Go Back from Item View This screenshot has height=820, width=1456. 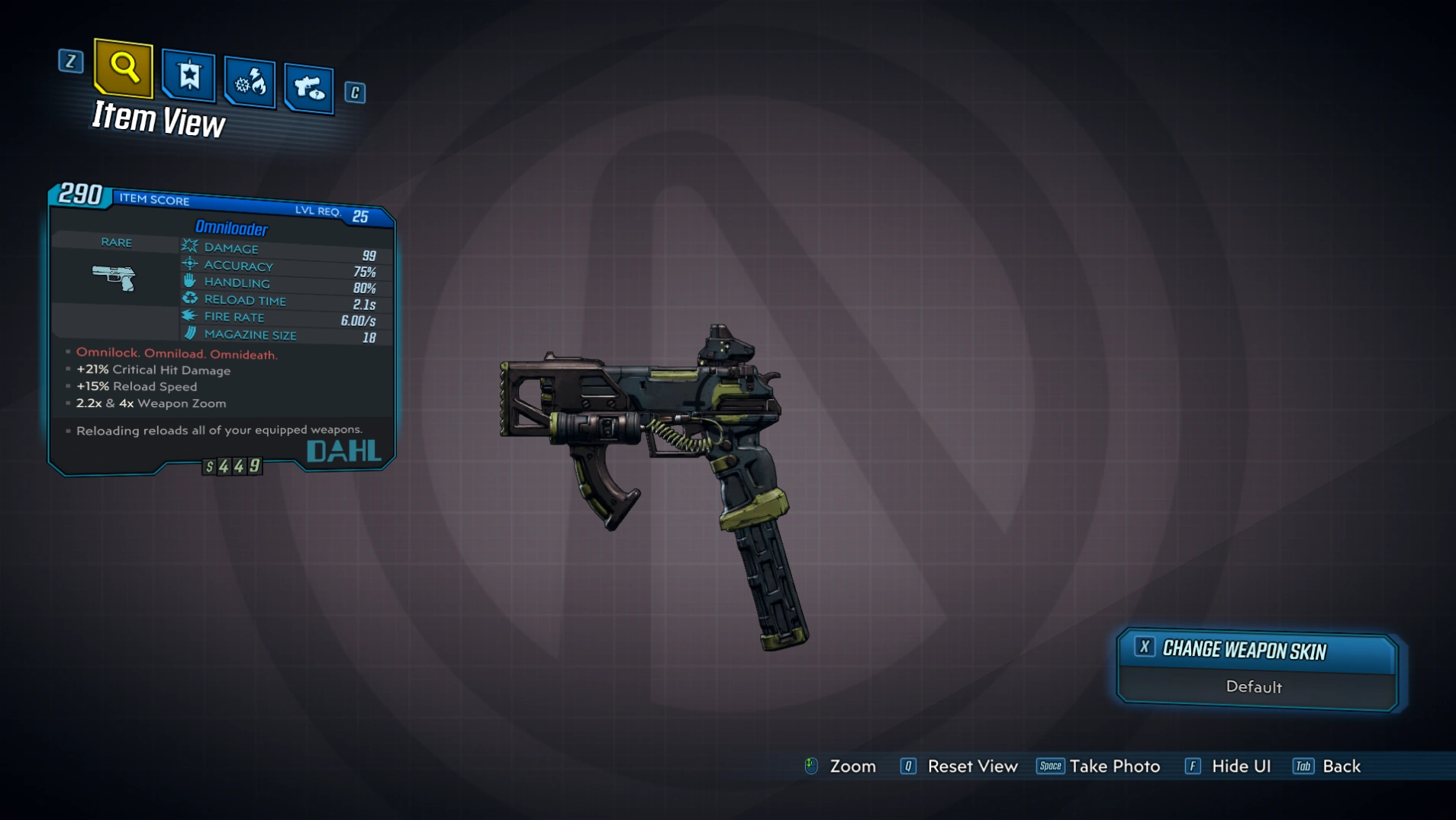tap(1327, 766)
